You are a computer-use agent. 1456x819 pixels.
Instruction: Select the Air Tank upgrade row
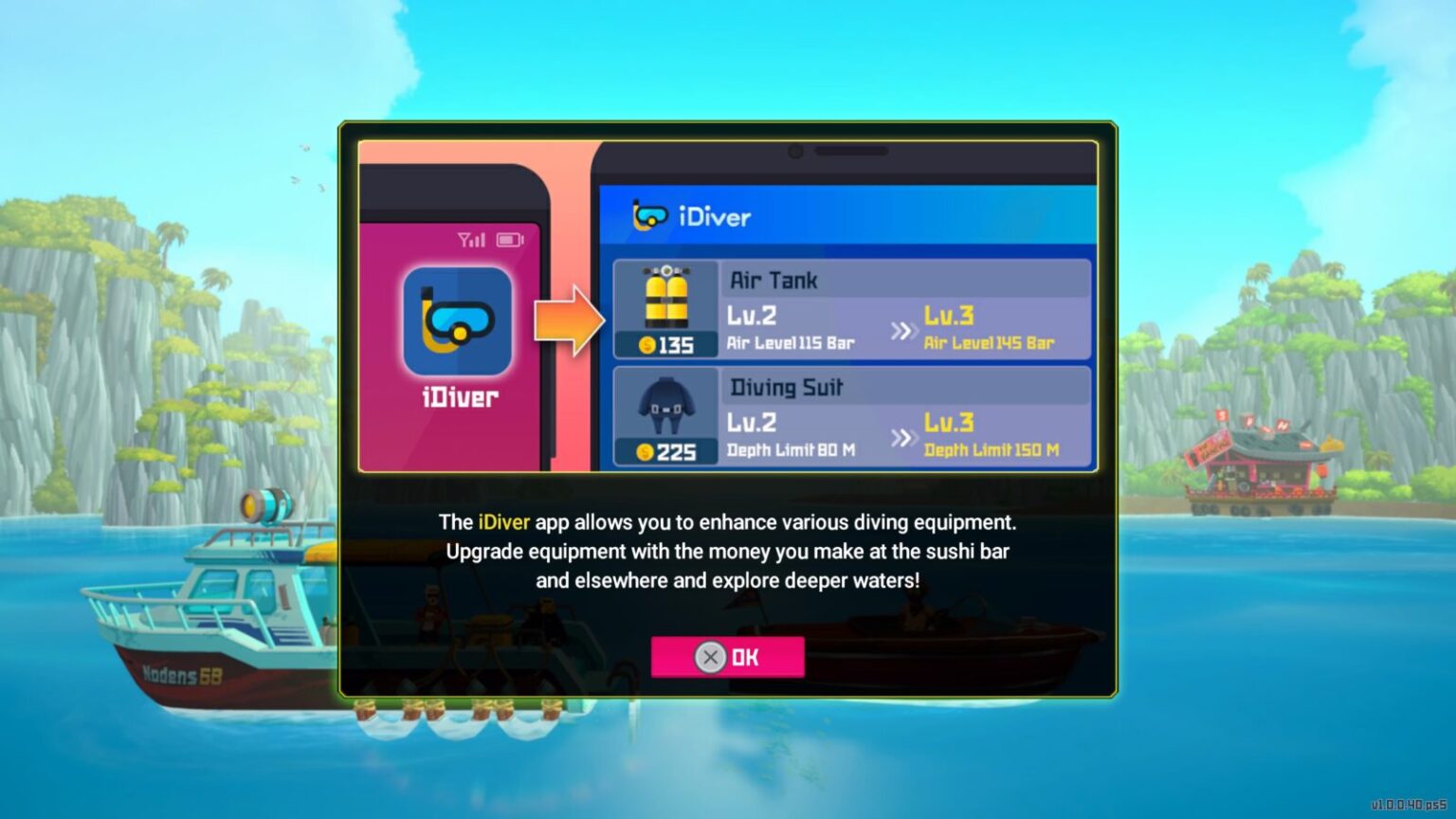point(853,308)
